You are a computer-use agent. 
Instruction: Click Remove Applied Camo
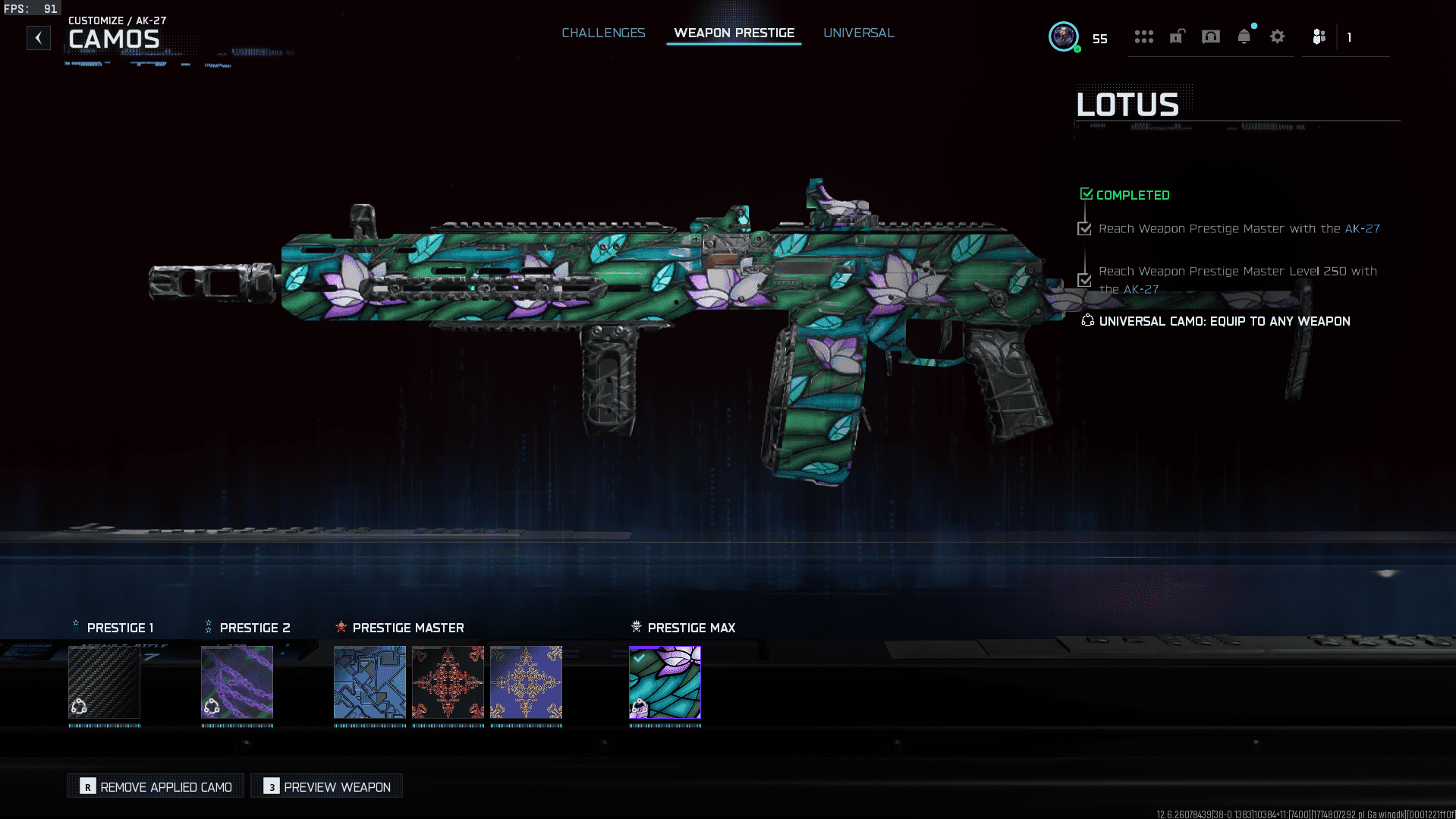[156, 786]
